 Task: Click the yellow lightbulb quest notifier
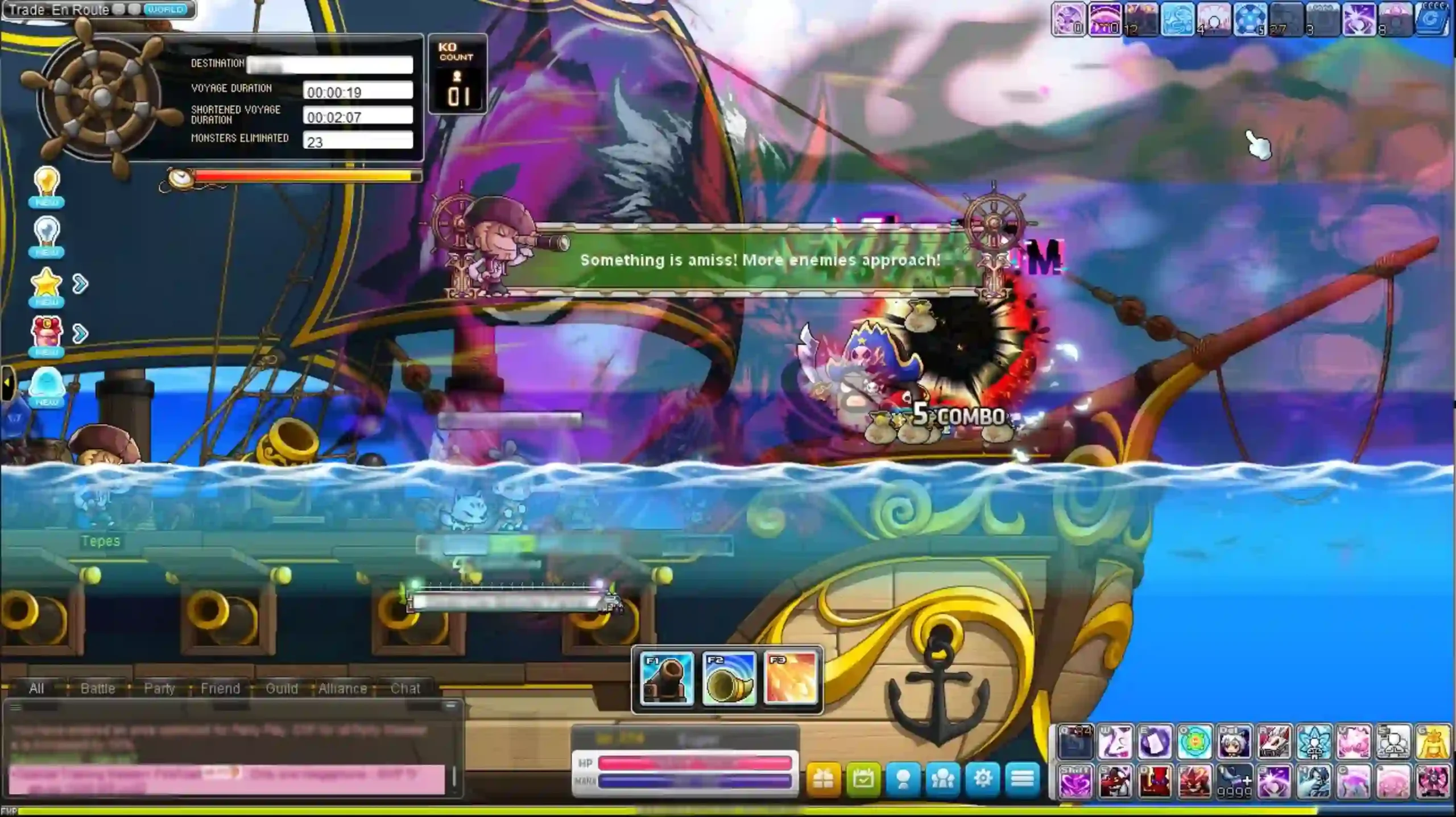tap(48, 182)
